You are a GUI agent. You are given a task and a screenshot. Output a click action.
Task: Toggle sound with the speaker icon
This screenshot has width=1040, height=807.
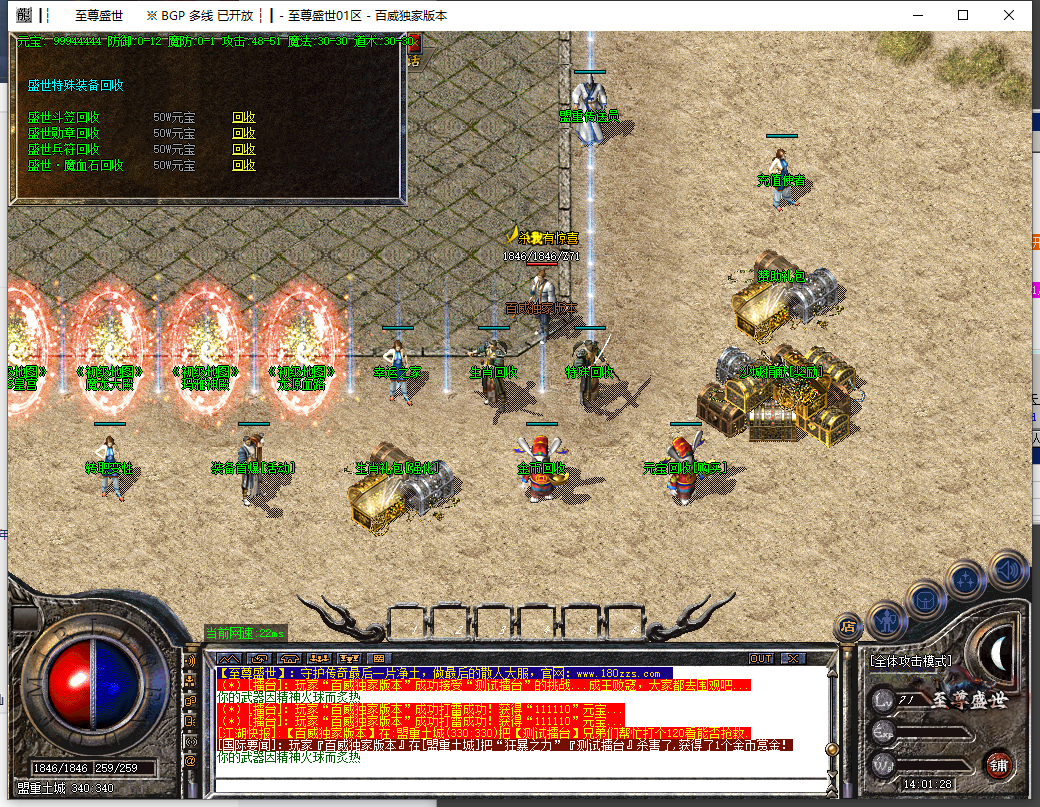click(x=1008, y=571)
